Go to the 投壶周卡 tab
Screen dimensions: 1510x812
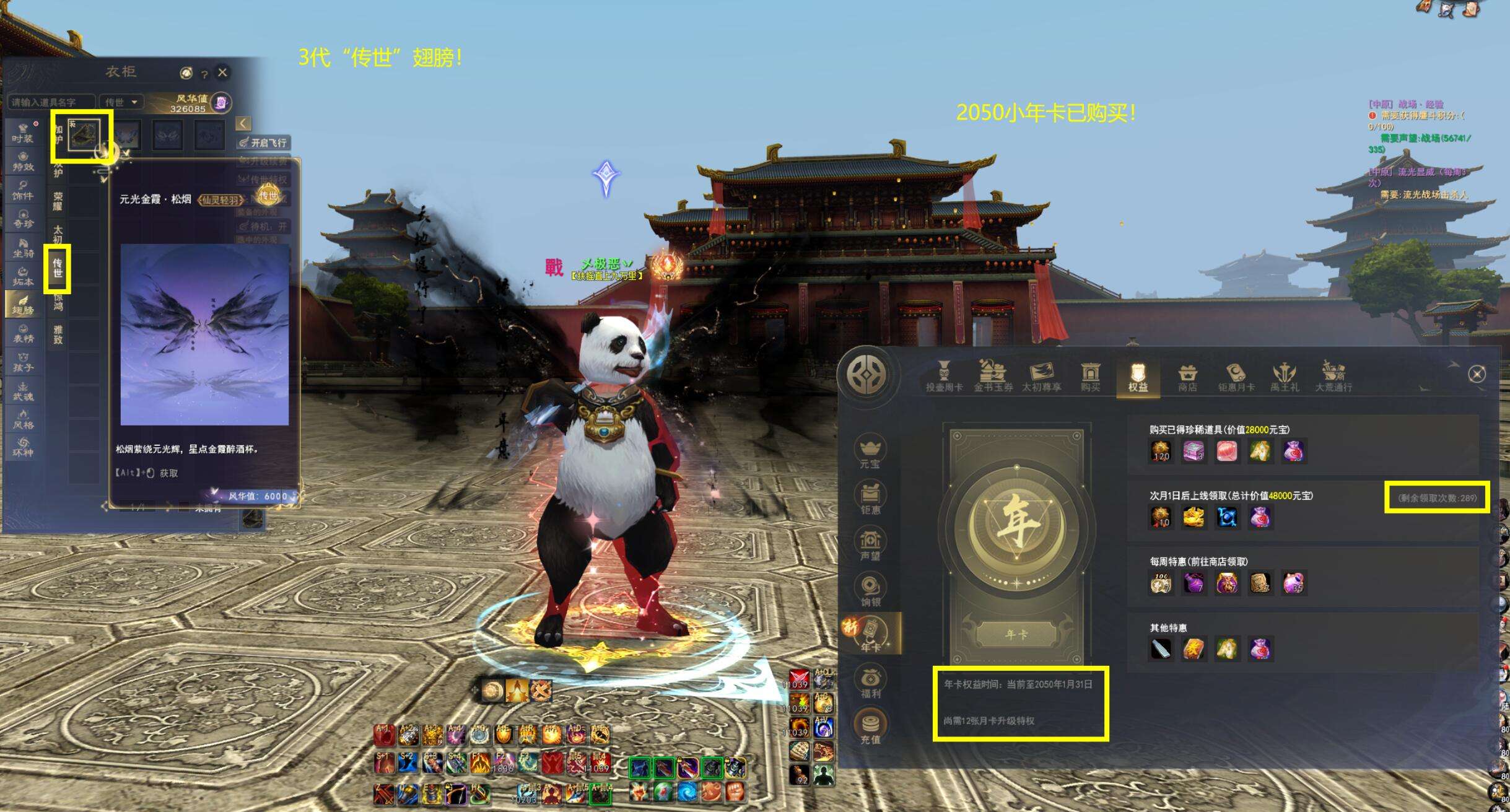(x=944, y=377)
